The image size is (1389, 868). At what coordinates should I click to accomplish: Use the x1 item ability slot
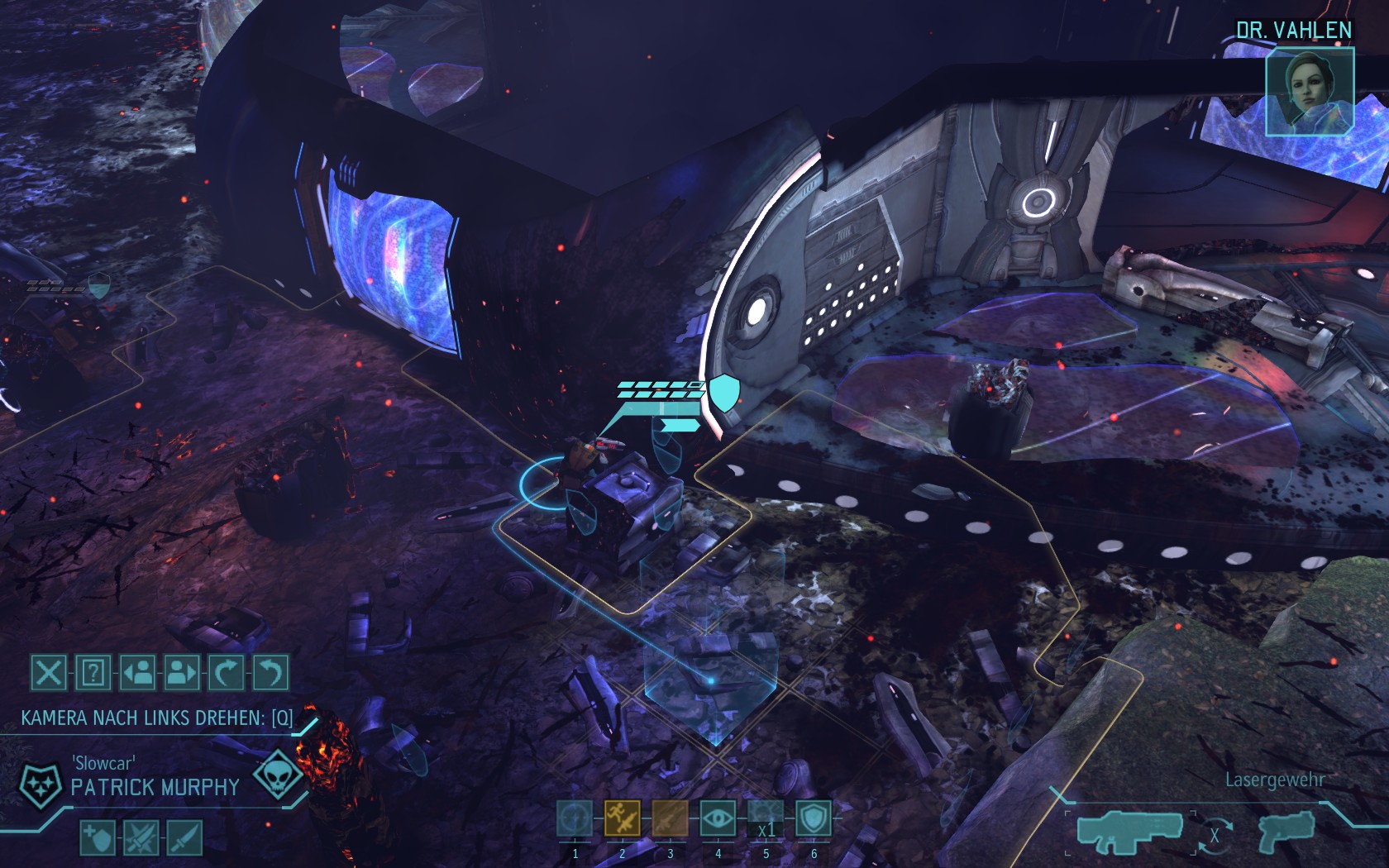[x=766, y=819]
